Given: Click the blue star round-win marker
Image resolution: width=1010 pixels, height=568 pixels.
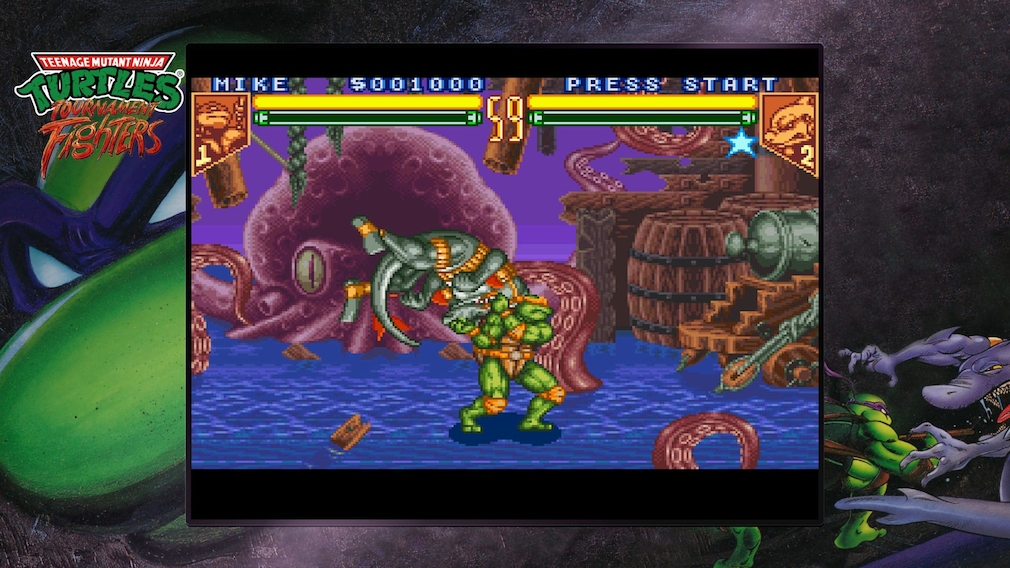Looking at the screenshot, I should tap(741, 143).
